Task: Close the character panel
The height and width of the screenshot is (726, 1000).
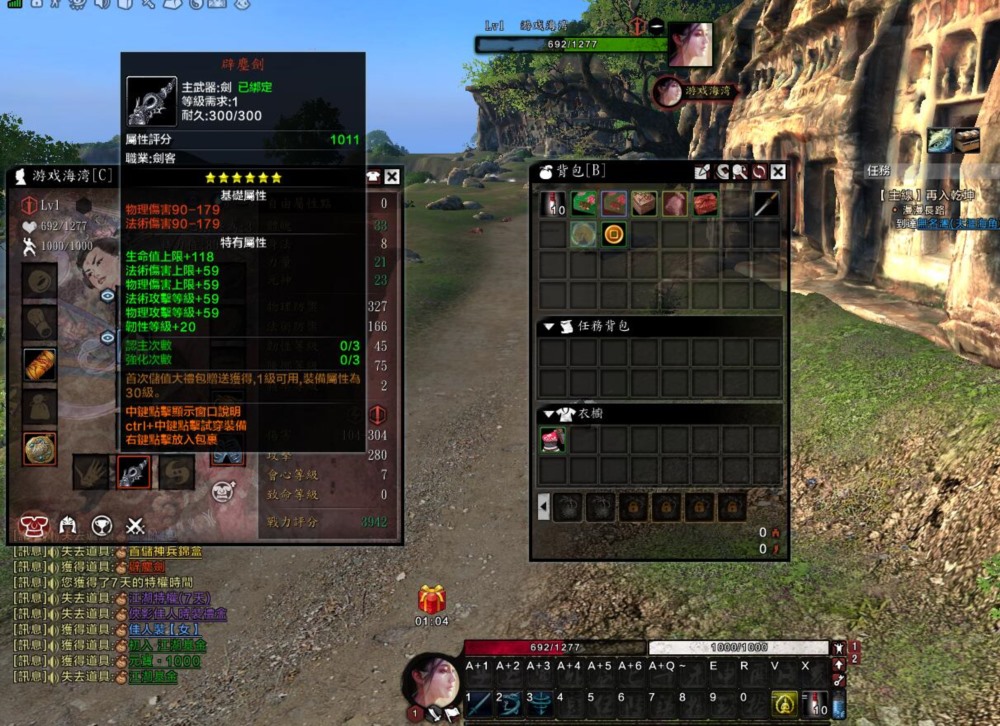Action: 391,177
